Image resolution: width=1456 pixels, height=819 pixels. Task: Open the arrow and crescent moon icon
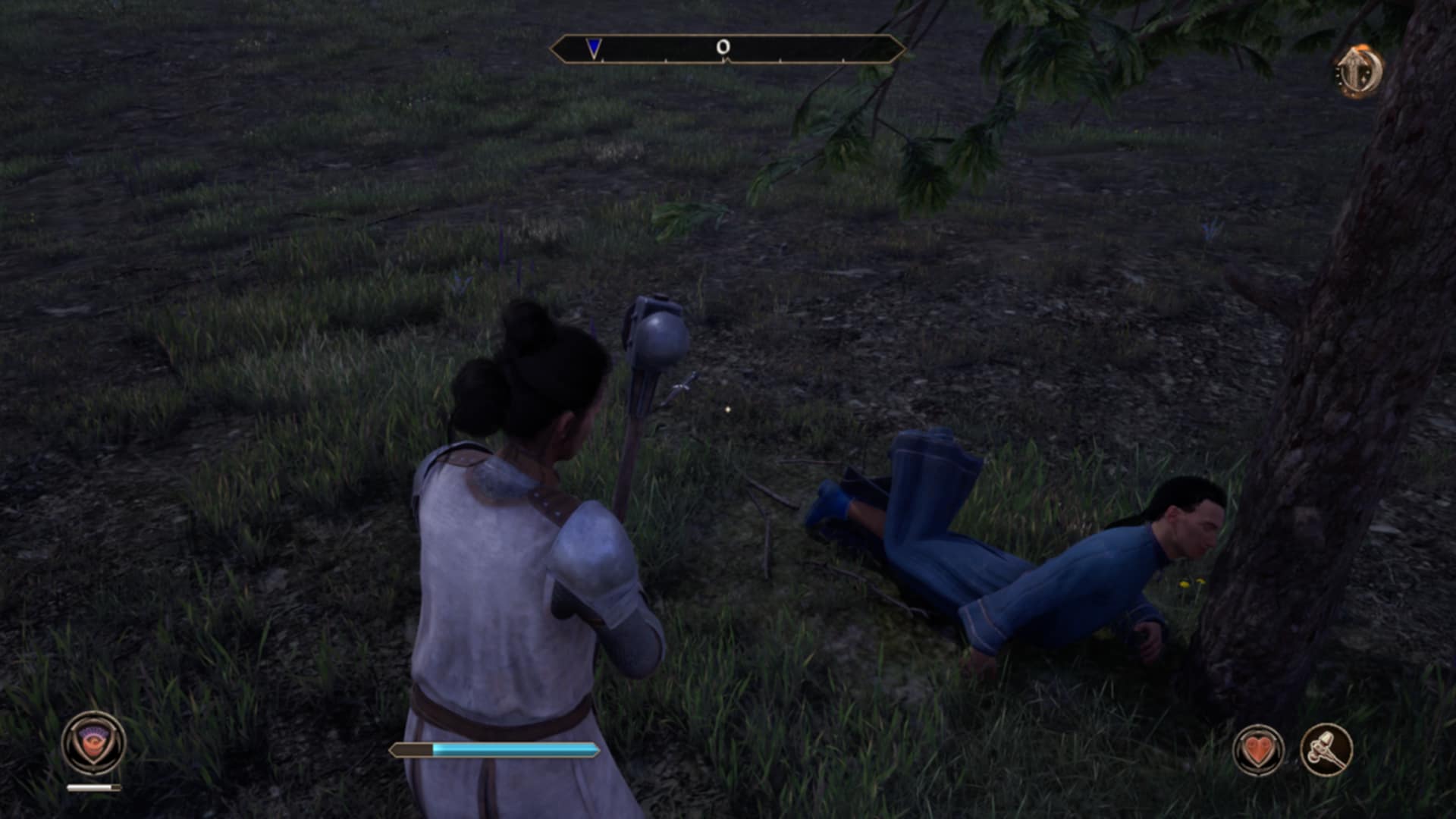click(1359, 71)
